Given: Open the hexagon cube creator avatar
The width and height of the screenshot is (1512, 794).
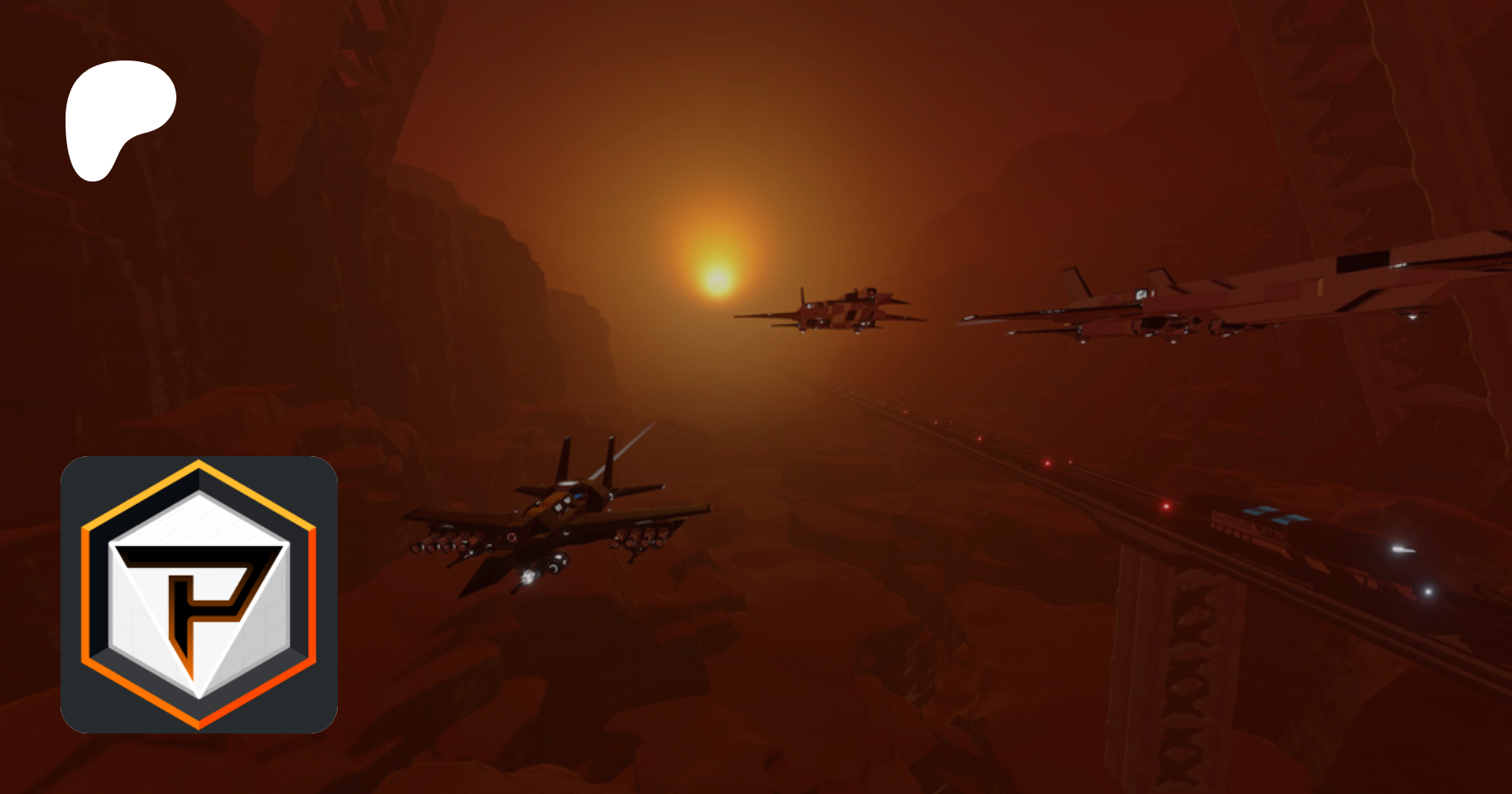Looking at the screenshot, I should [199, 595].
